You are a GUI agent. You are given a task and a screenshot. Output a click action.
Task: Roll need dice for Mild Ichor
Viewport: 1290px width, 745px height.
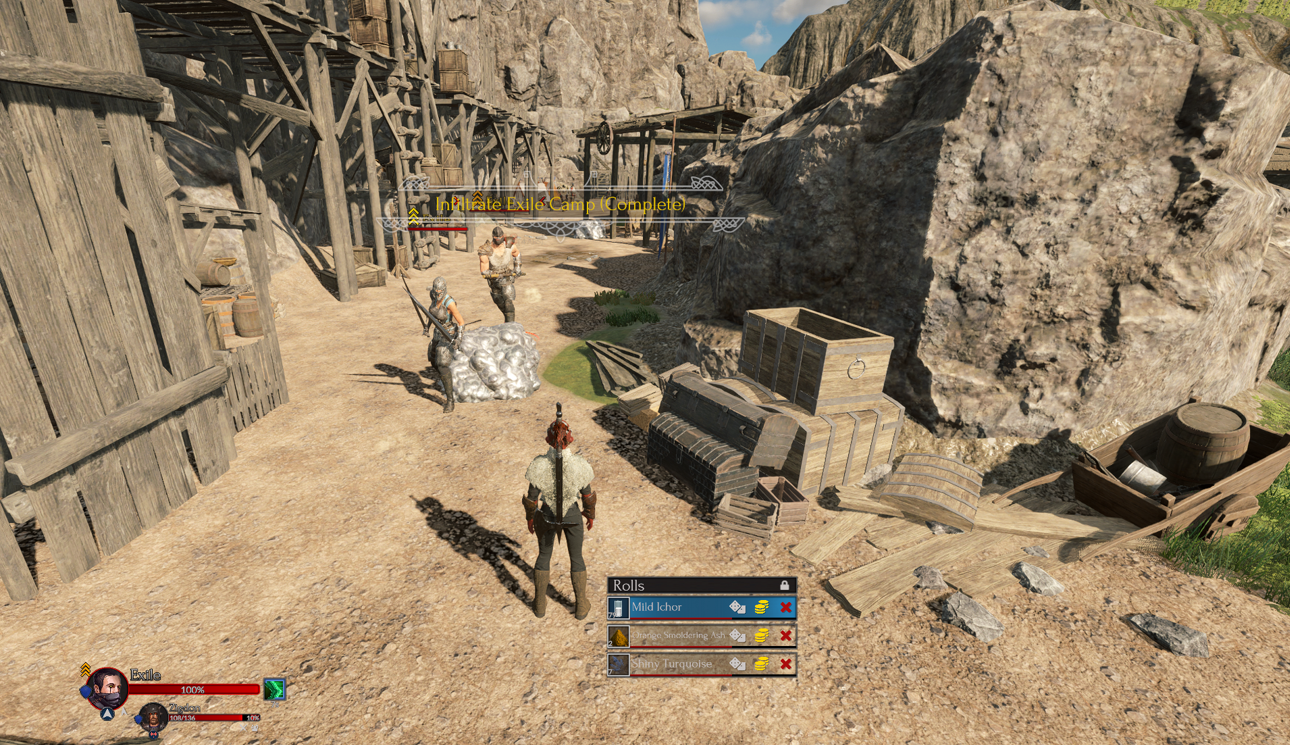point(737,607)
